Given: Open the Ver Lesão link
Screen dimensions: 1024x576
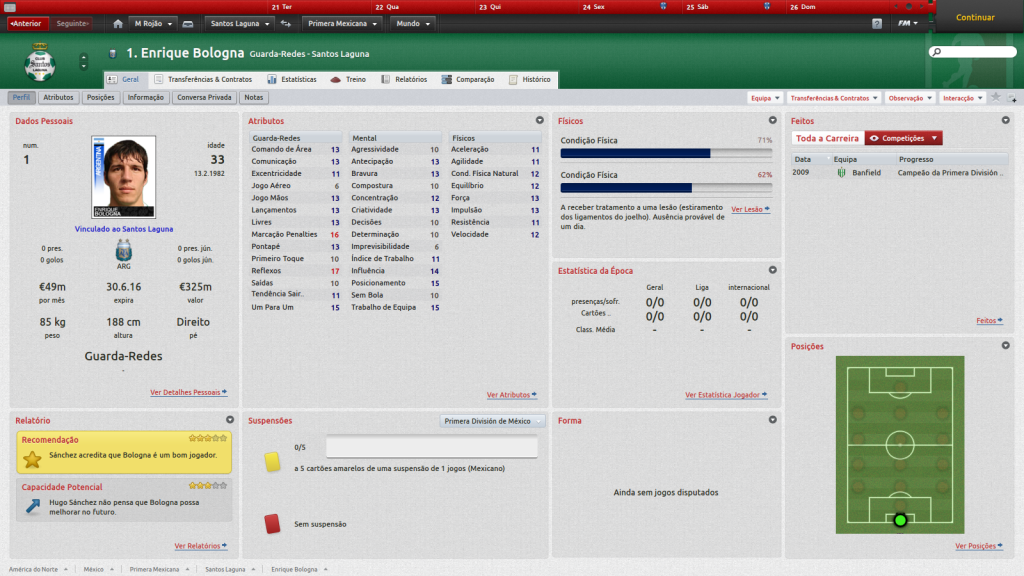Looking at the screenshot, I should click(749, 210).
